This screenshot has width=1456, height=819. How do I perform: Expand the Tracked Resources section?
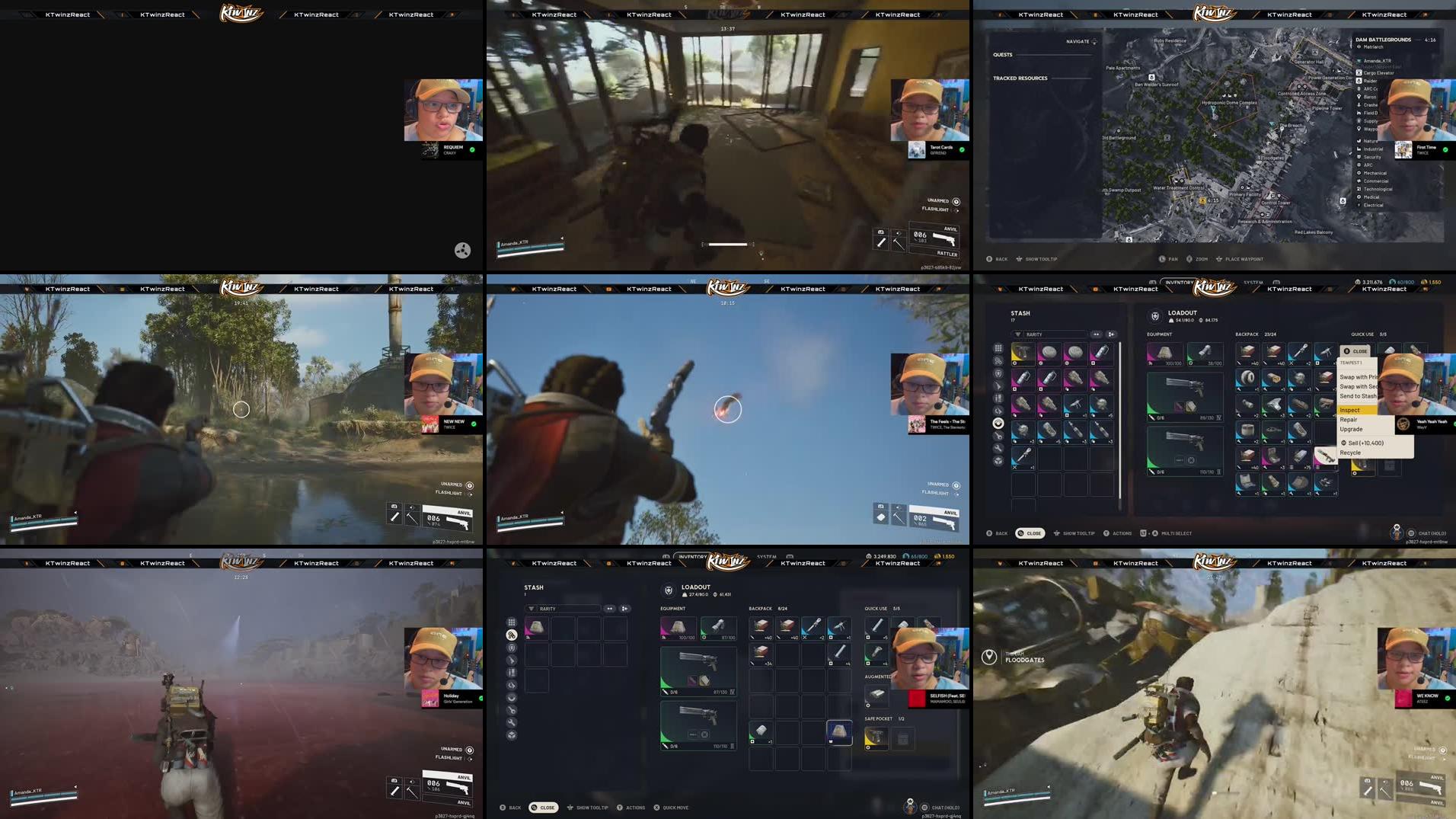click(x=1020, y=78)
